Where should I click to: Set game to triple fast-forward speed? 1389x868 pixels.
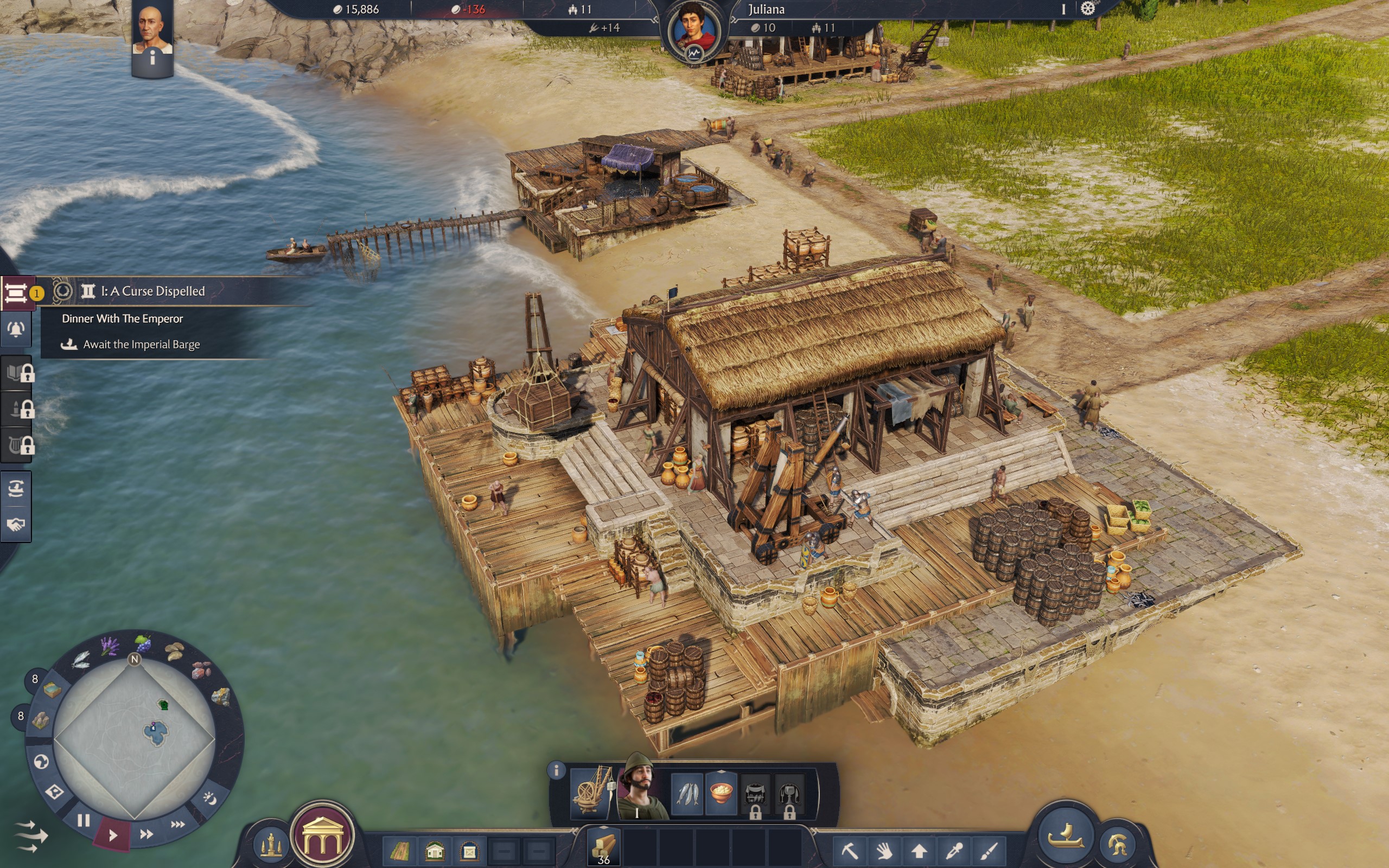pos(178,825)
